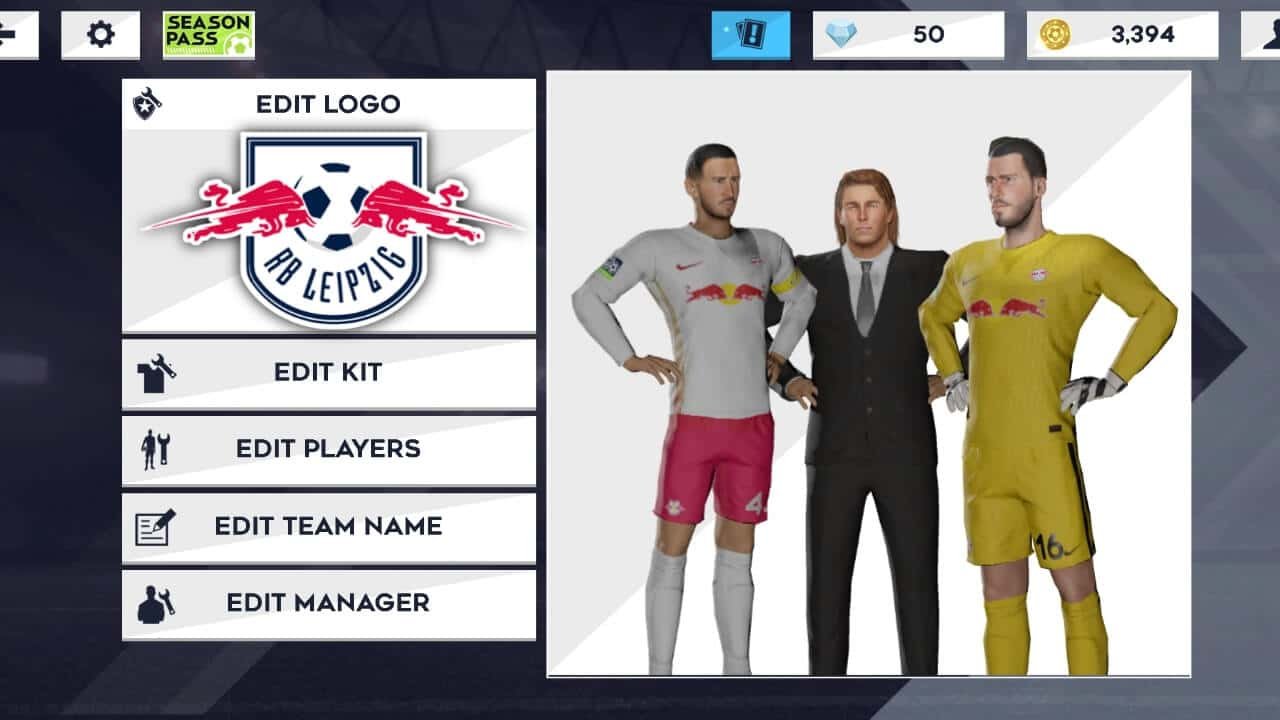Open the Edit Logo option
The width and height of the screenshot is (1280, 720).
click(x=328, y=104)
